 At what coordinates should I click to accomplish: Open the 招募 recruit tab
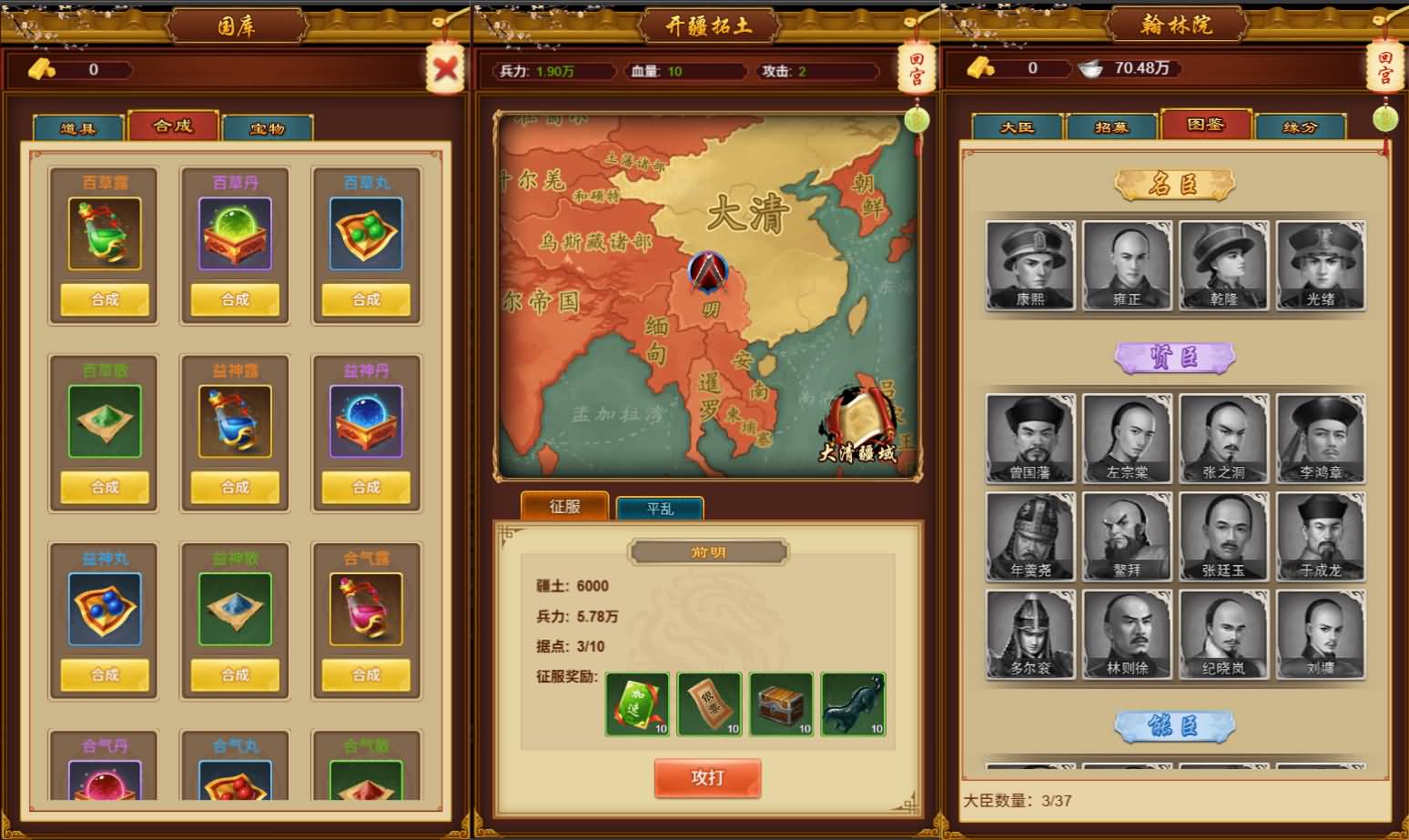pyautogui.click(x=1111, y=127)
